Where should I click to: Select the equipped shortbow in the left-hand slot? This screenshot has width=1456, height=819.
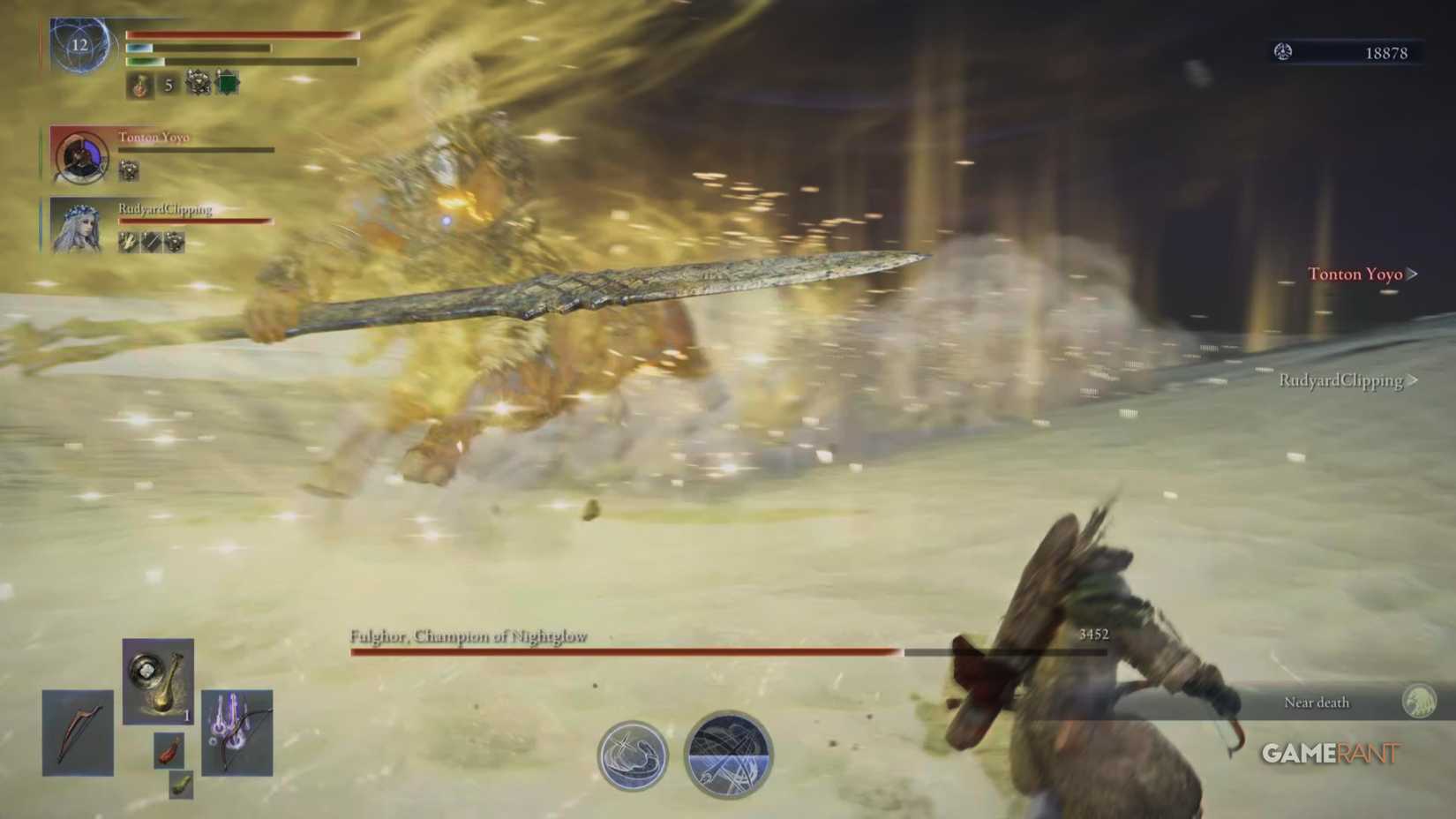[78, 733]
